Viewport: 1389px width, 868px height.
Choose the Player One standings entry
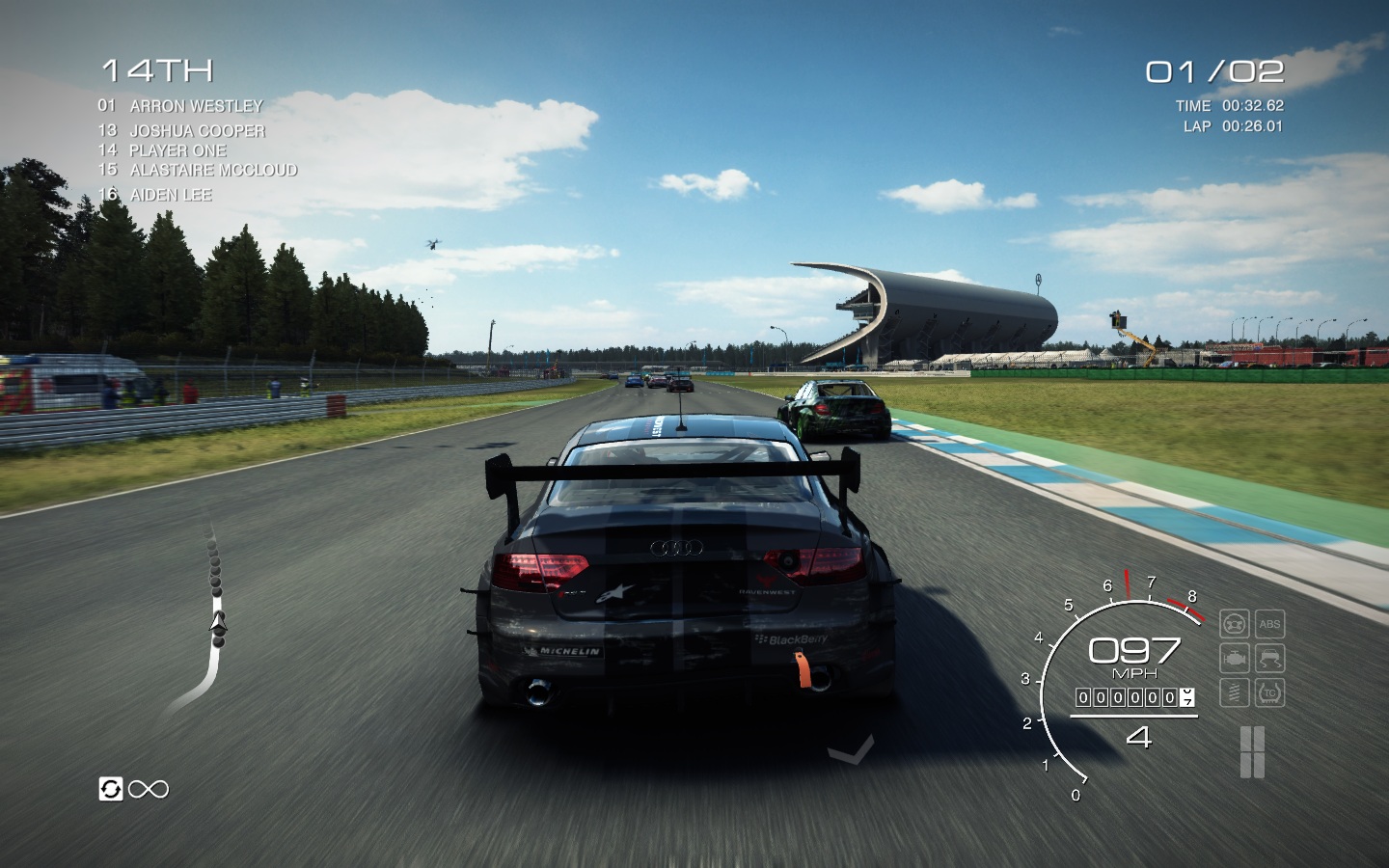coord(177,150)
